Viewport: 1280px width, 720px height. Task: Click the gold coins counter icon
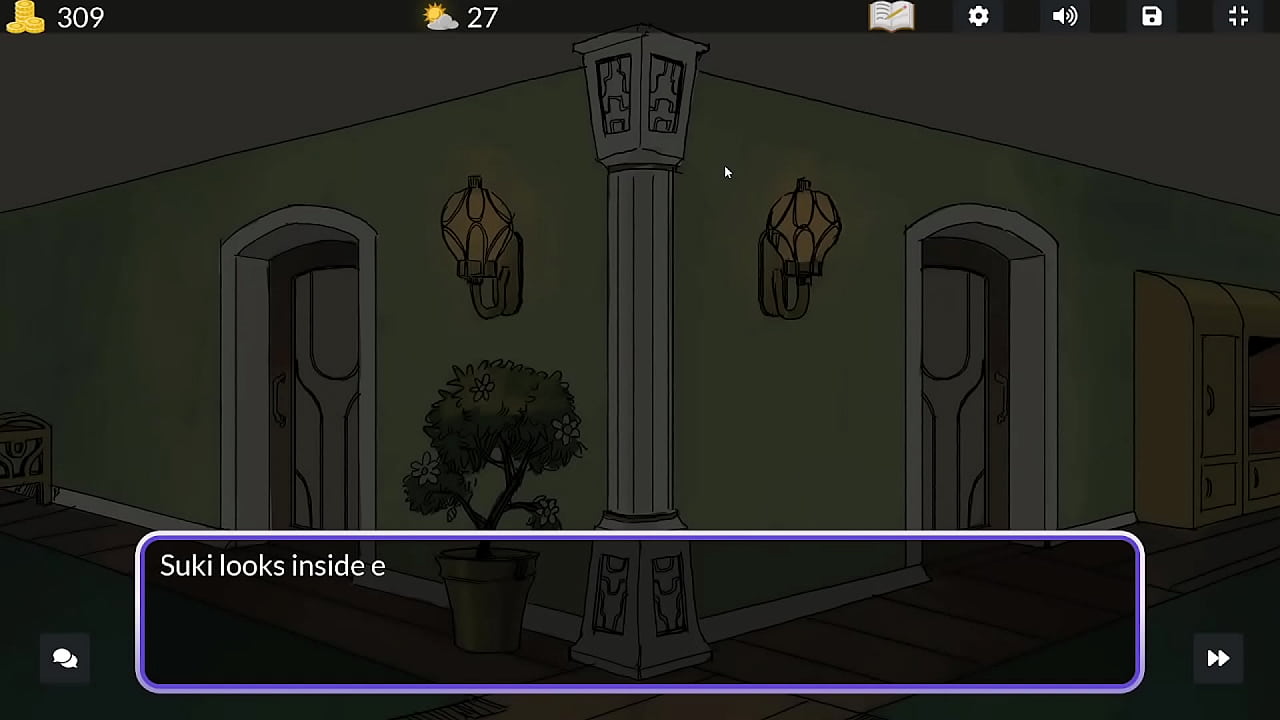coord(26,17)
